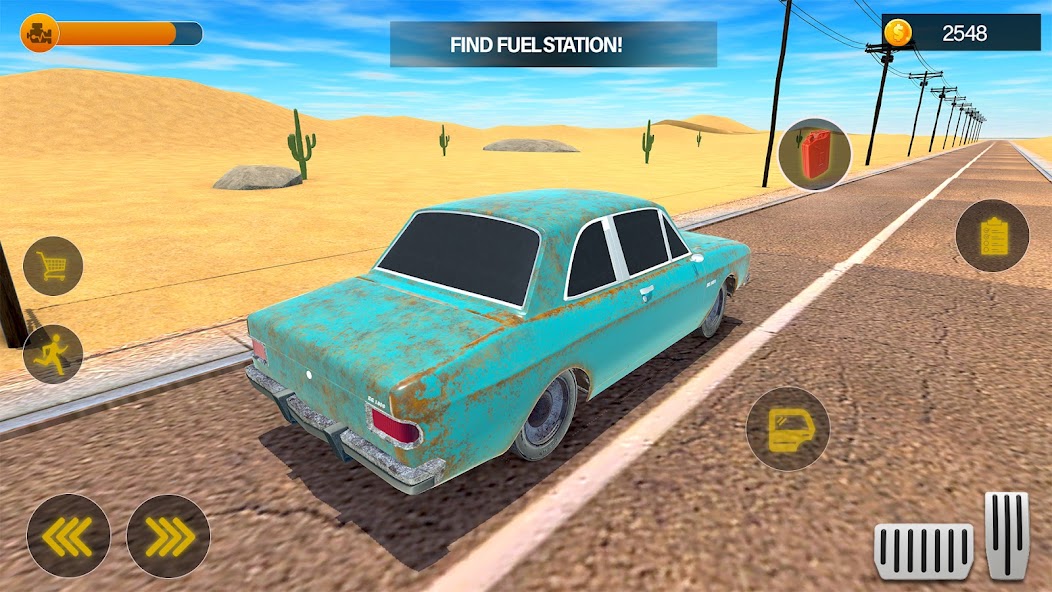1052x592 pixels.
Task: Toggle the car door button
Action: 788,428
